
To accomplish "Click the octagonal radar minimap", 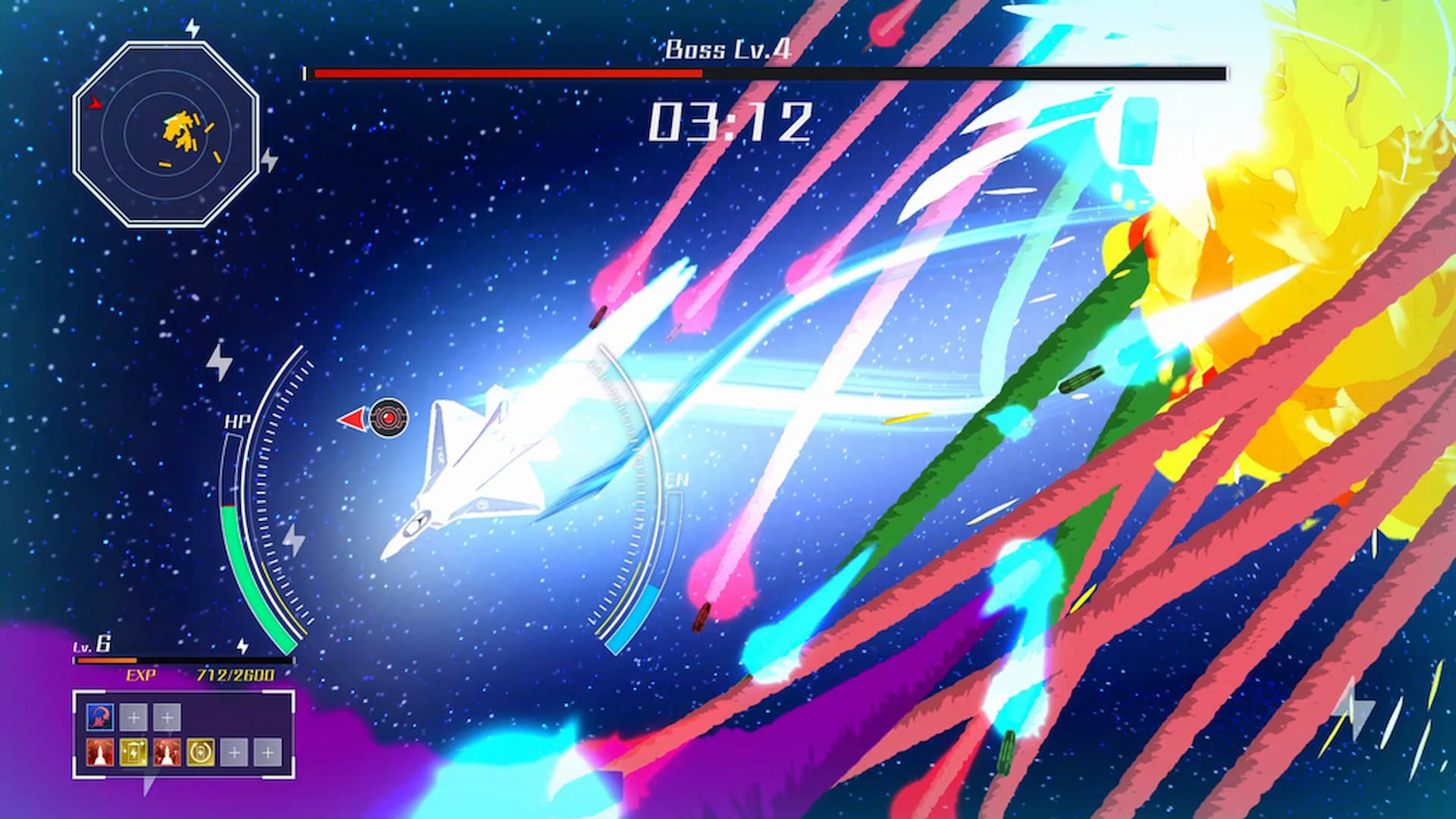I will [x=166, y=134].
